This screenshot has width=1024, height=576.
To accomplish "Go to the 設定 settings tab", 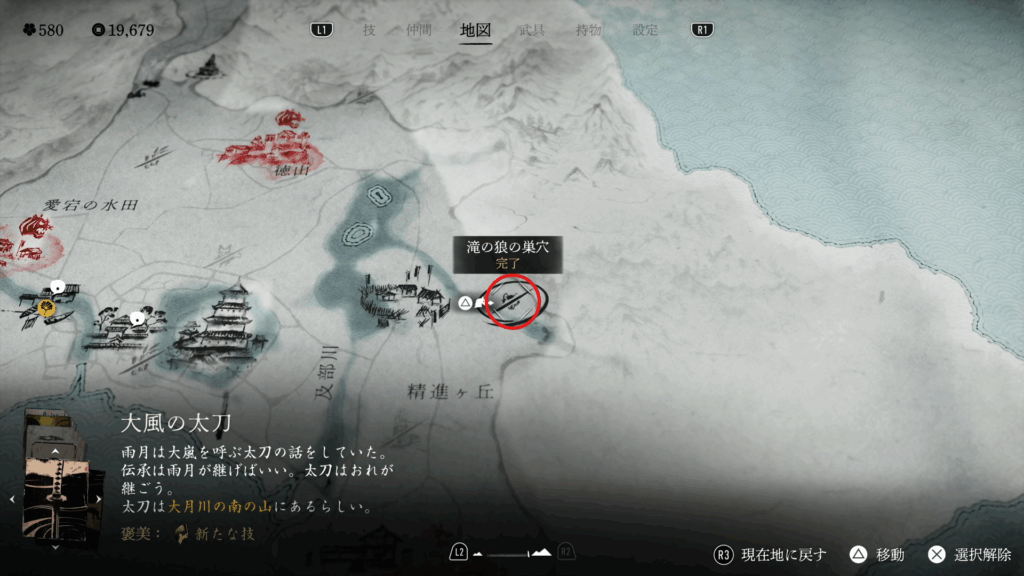I will (645, 30).
